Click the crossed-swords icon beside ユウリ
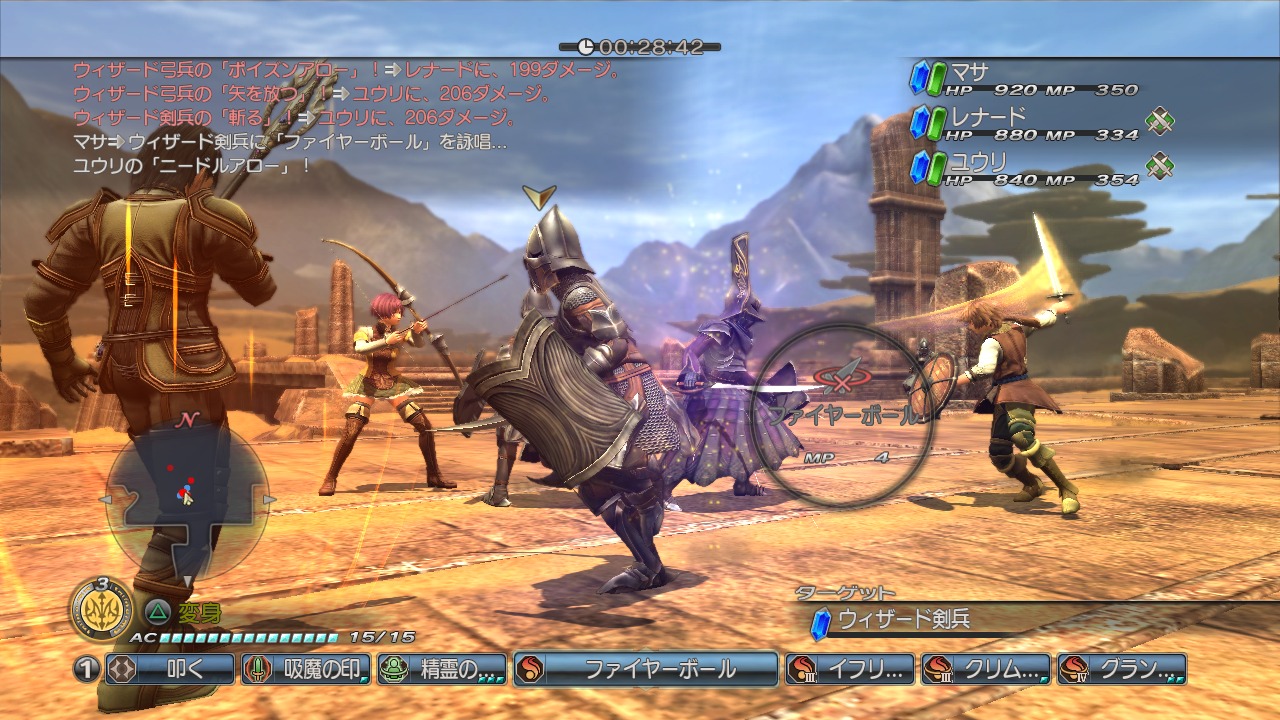Screen dimensions: 1280x720 1159,165
